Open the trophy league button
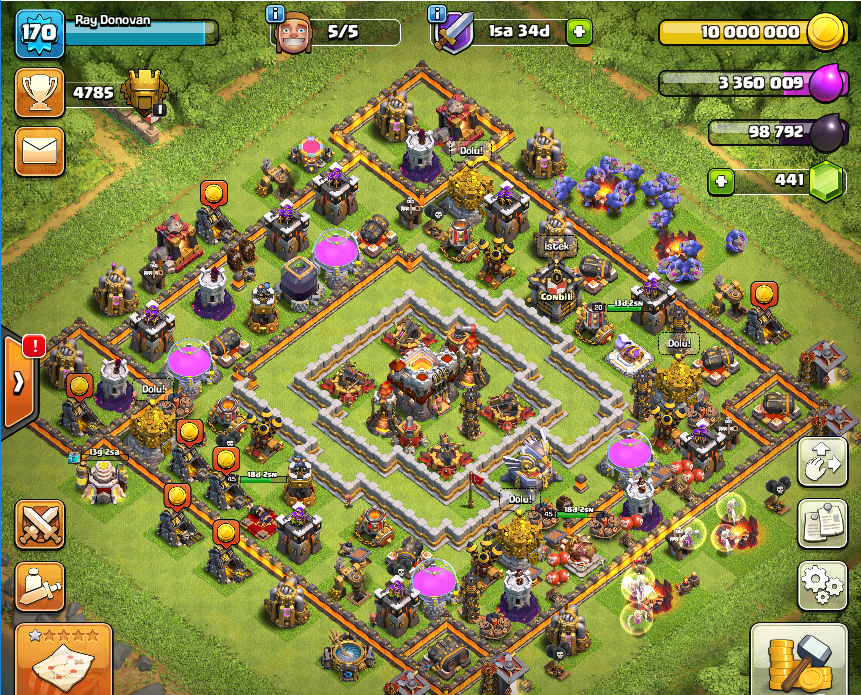The width and height of the screenshot is (861, 695). (x=39, y=93)
